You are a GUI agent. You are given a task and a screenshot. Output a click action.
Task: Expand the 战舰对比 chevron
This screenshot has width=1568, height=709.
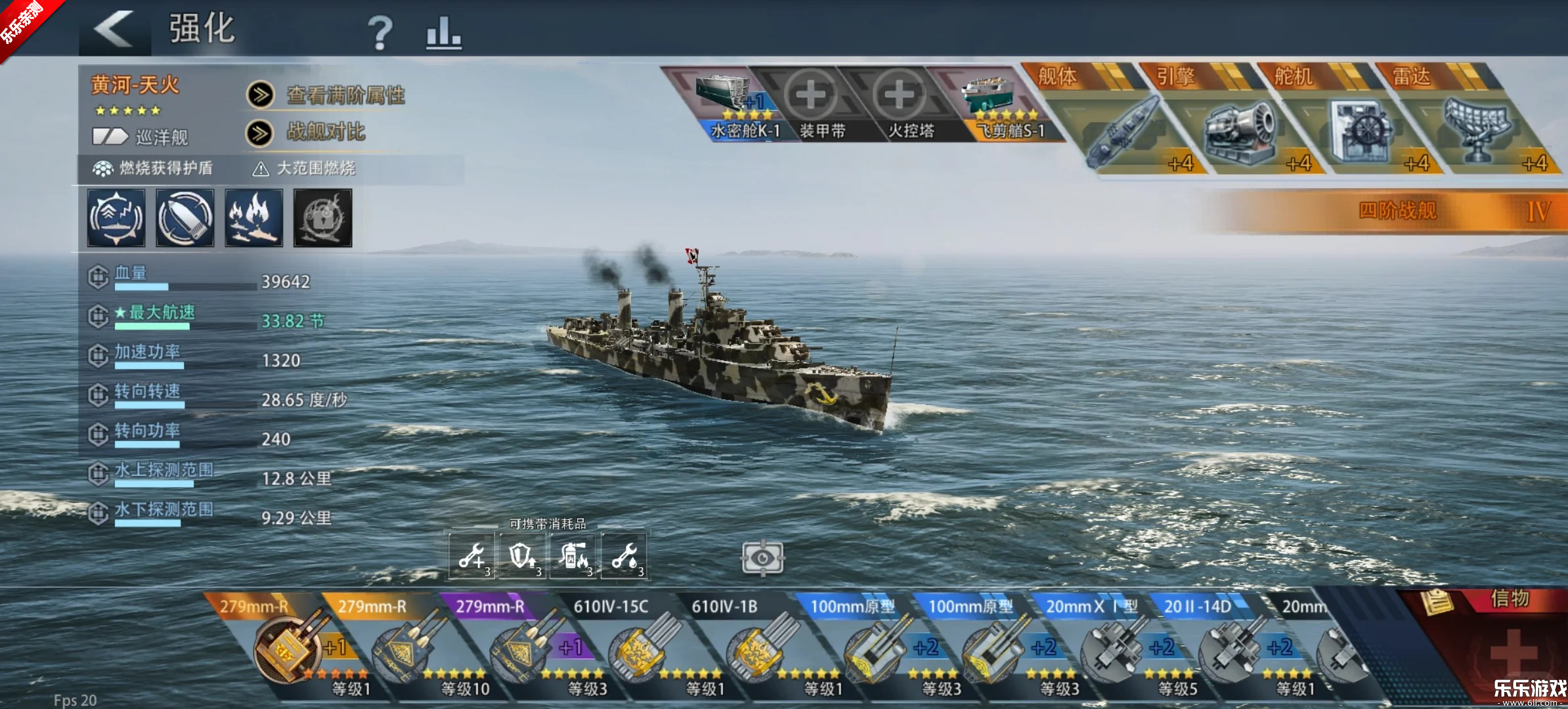[x=261, y=132]
